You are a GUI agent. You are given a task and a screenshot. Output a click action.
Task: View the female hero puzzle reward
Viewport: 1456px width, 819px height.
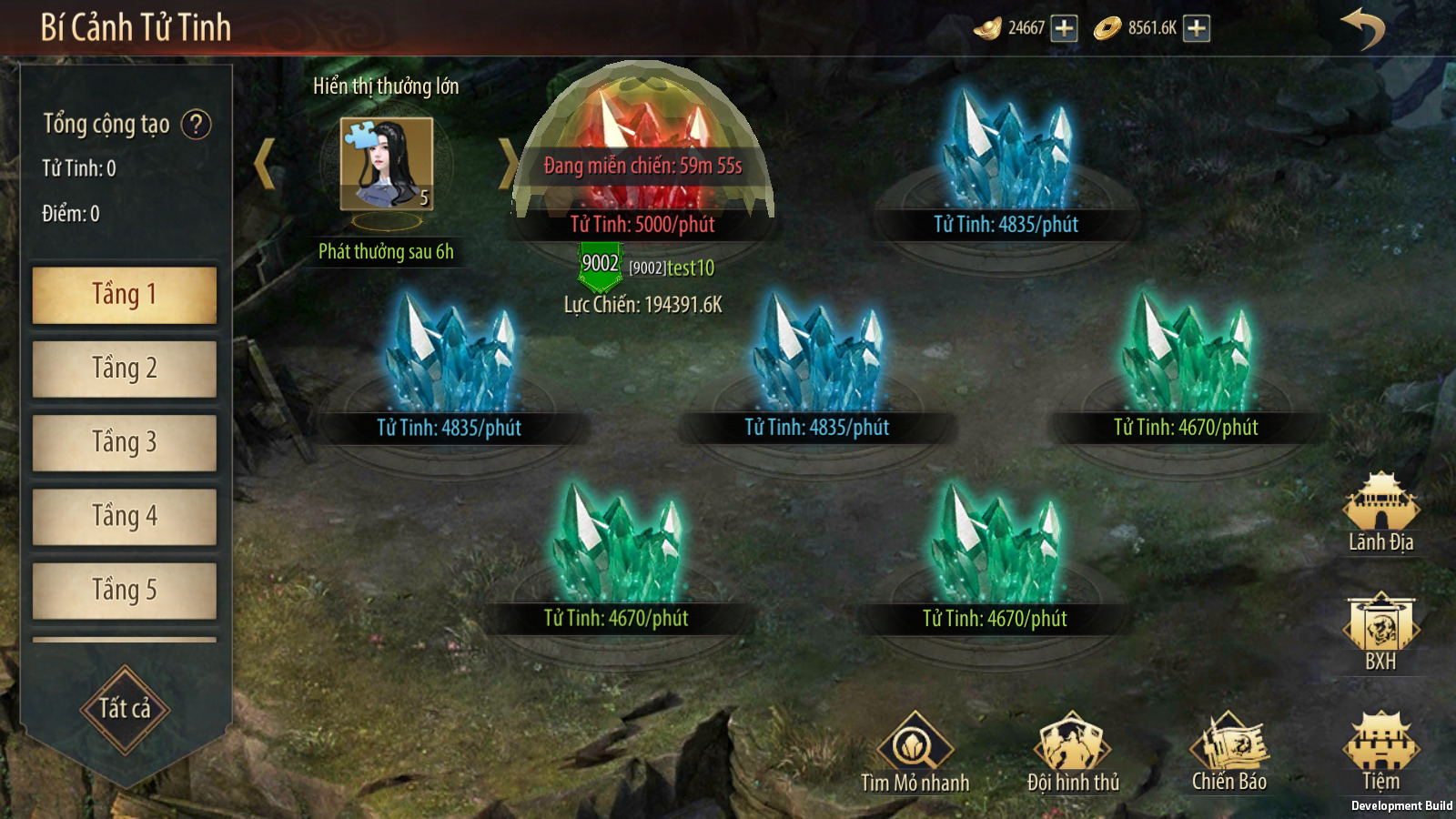point(387,164)
